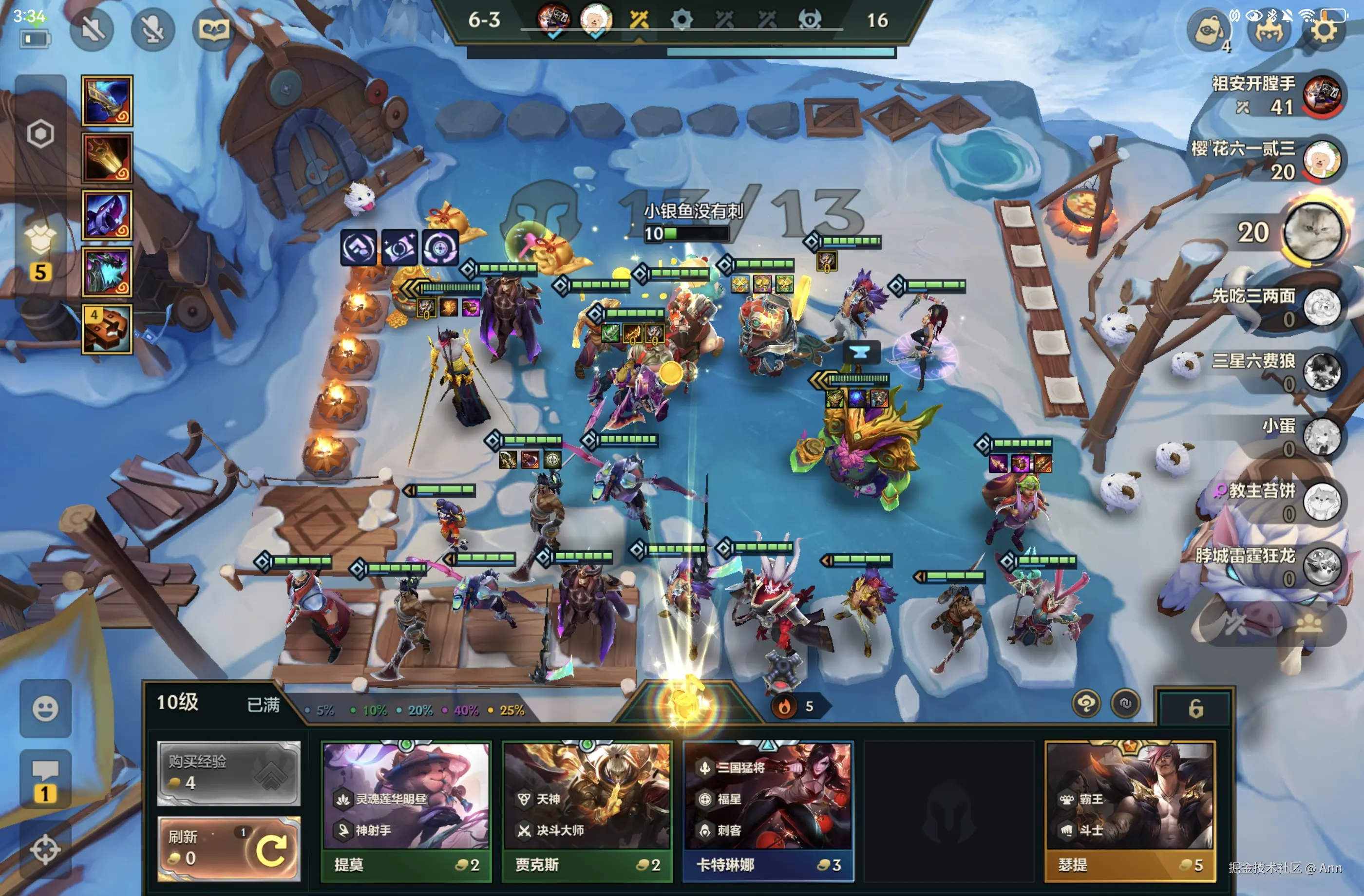This screenshot has height=896, width=1364.
Task: Click the crosshair recenter button
Action: (45, 850)
